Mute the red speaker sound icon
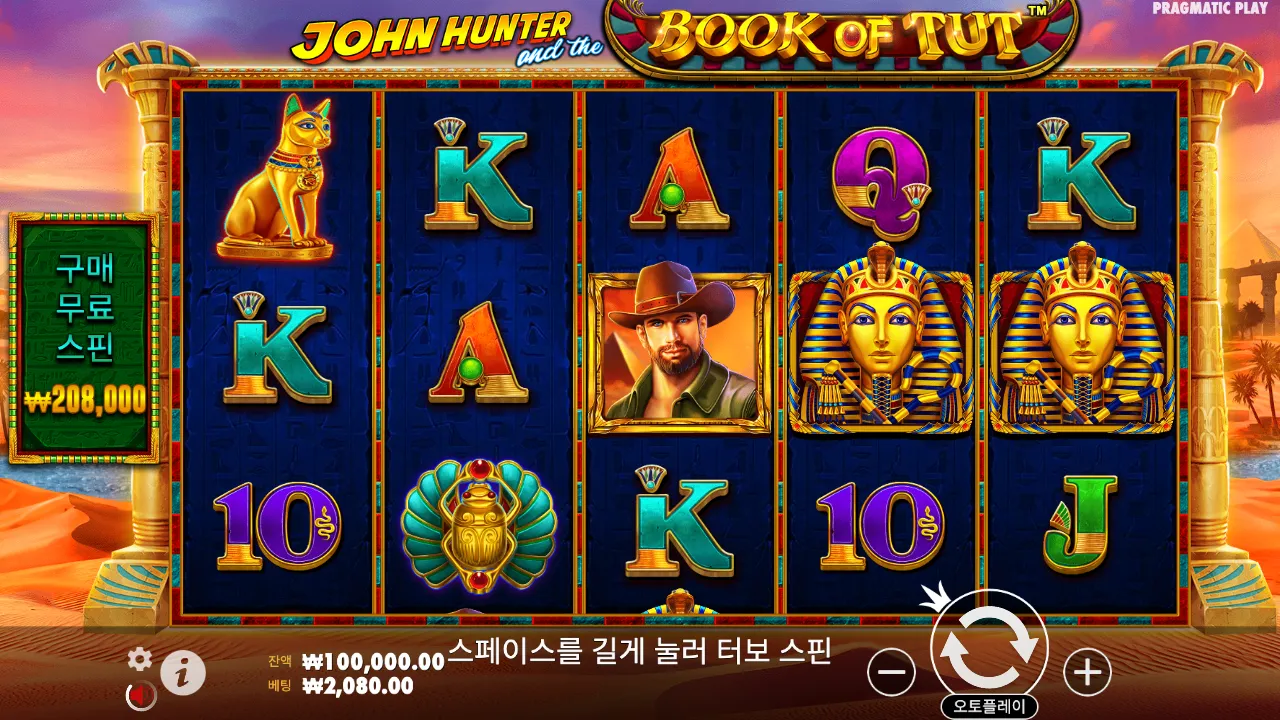This screenshot has width=1280, height=720. [139, 695]
